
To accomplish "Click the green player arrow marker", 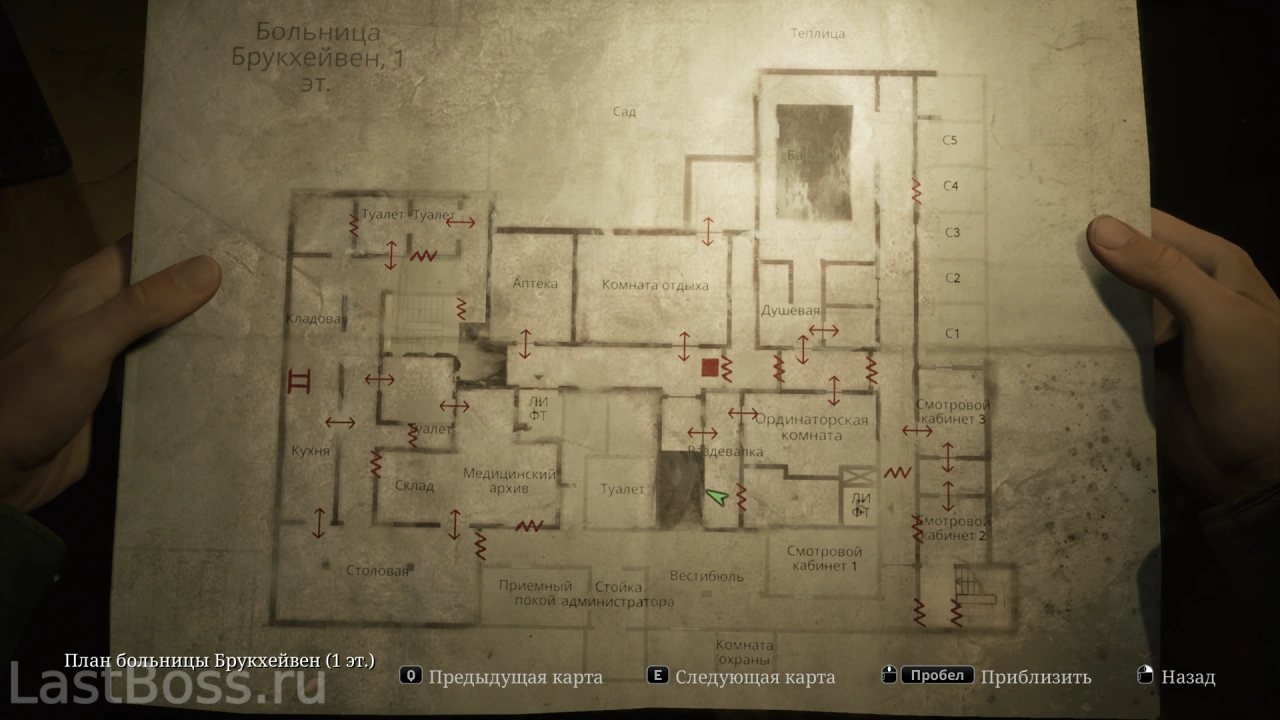I will (714, 495).
